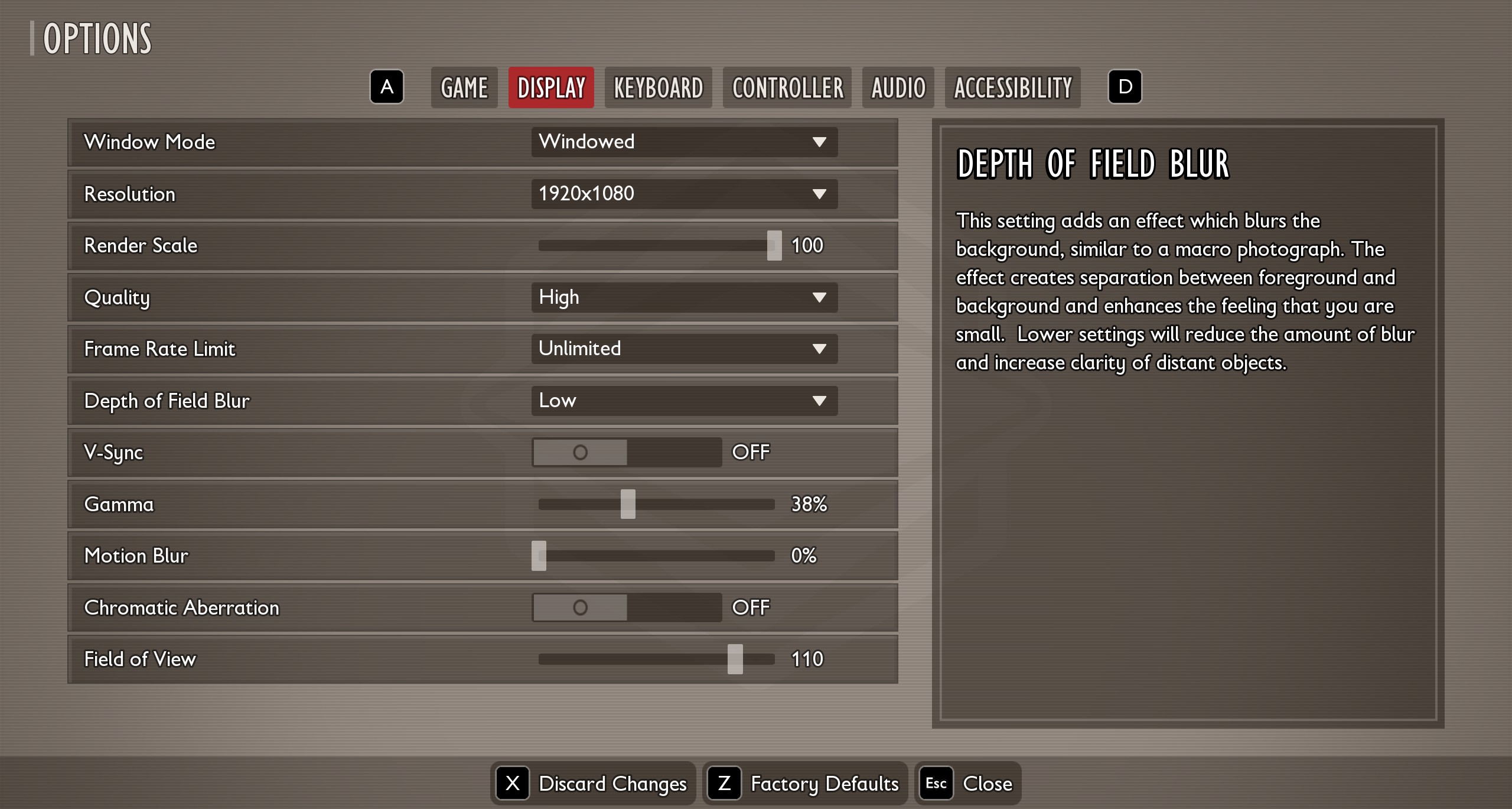Expand the Quality dropdown

point(684,297)
